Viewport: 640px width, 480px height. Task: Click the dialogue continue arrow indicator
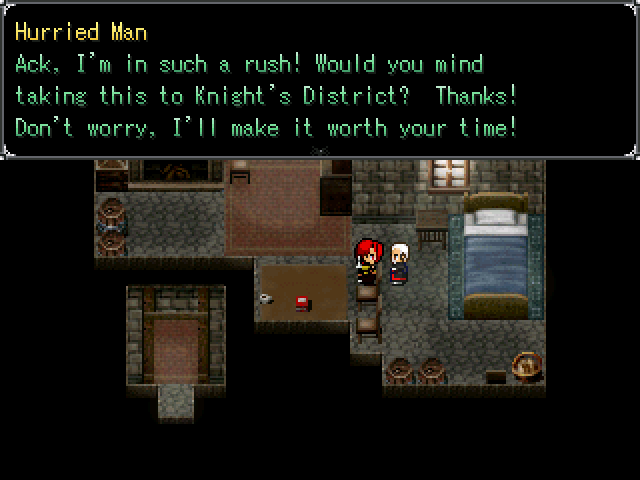tap(320, 151)
